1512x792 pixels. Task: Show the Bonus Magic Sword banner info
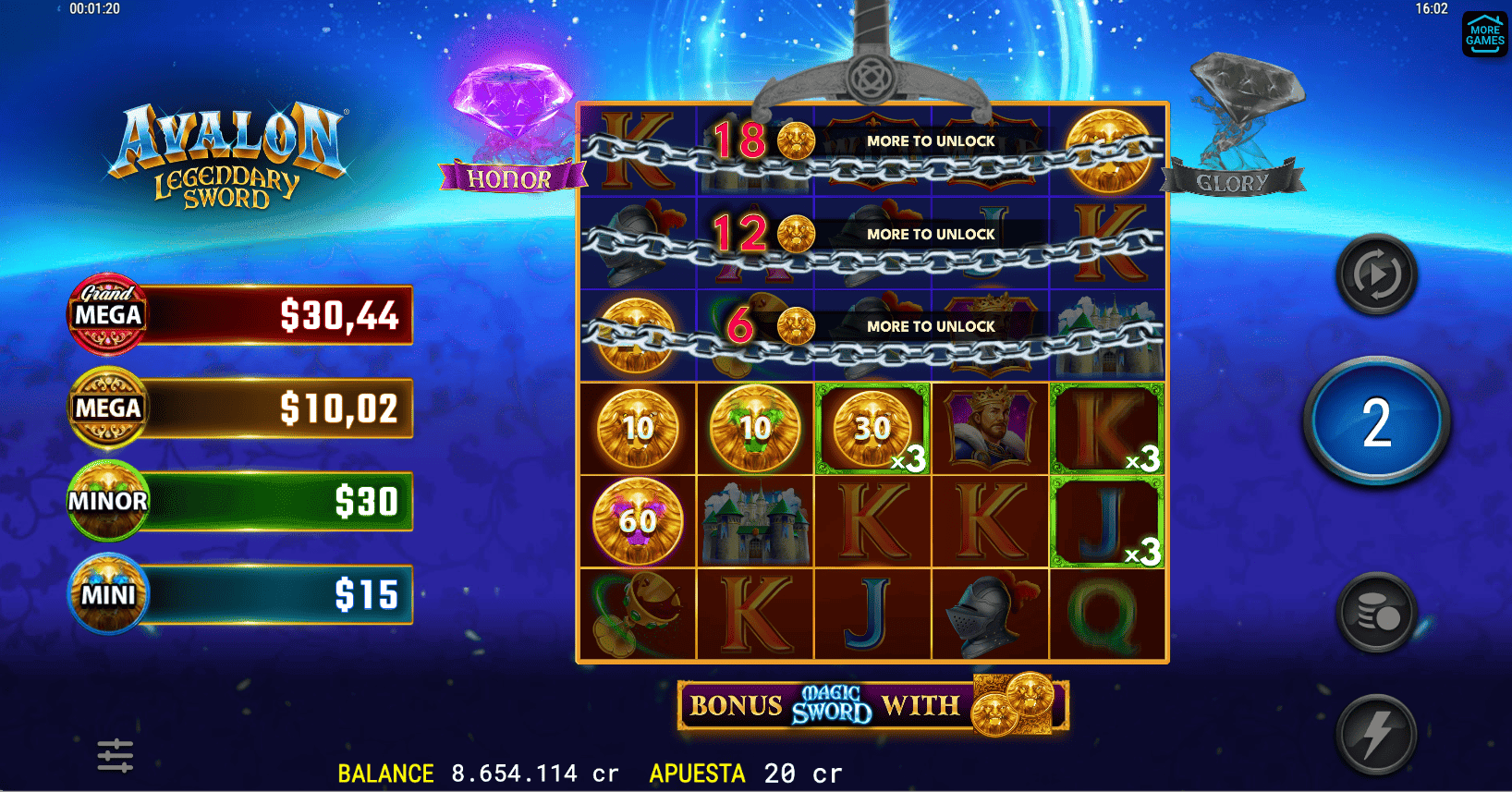pos(872,707)
